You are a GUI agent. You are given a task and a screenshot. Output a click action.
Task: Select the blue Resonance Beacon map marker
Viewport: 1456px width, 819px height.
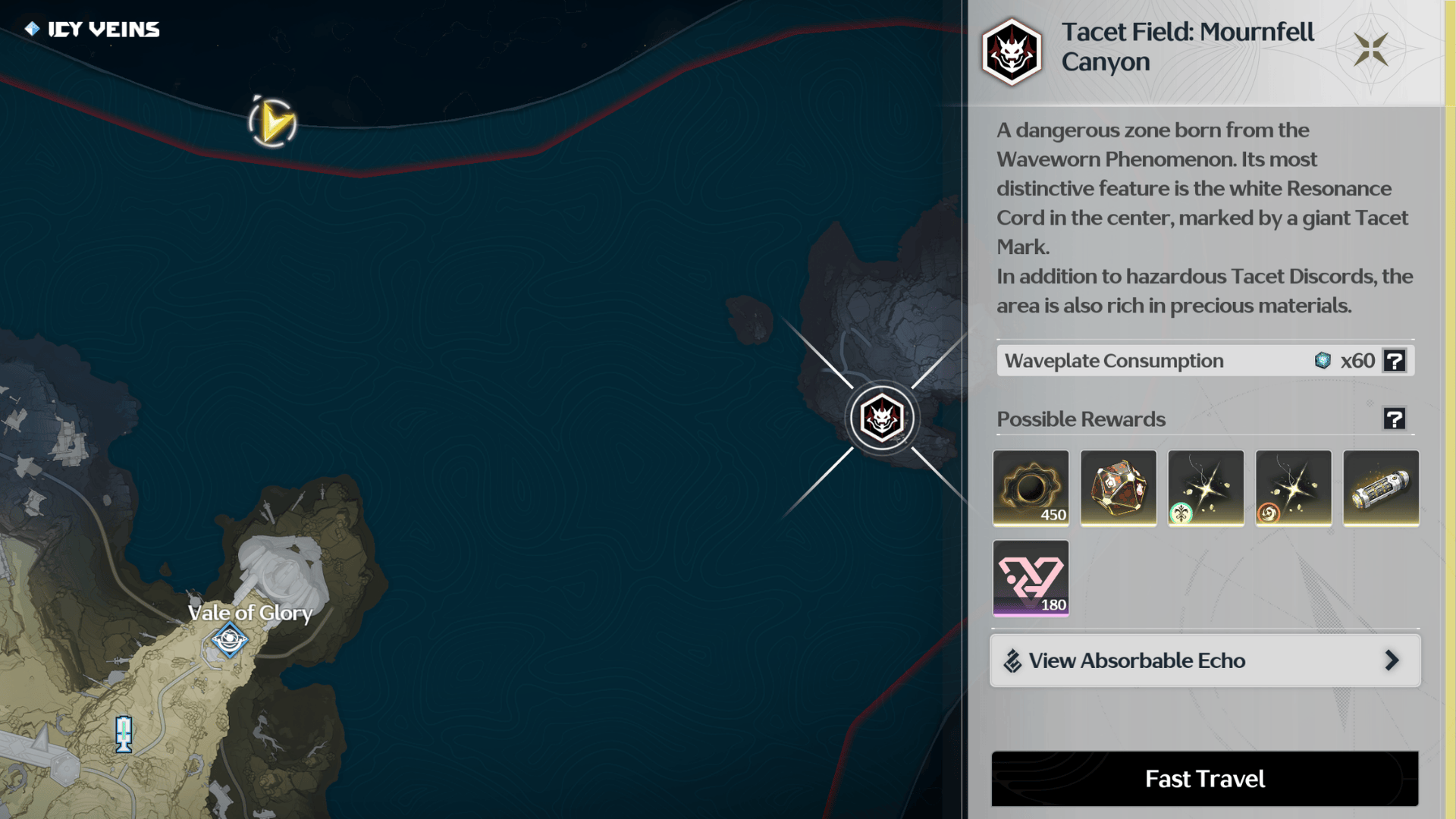(x=124, y=733)
